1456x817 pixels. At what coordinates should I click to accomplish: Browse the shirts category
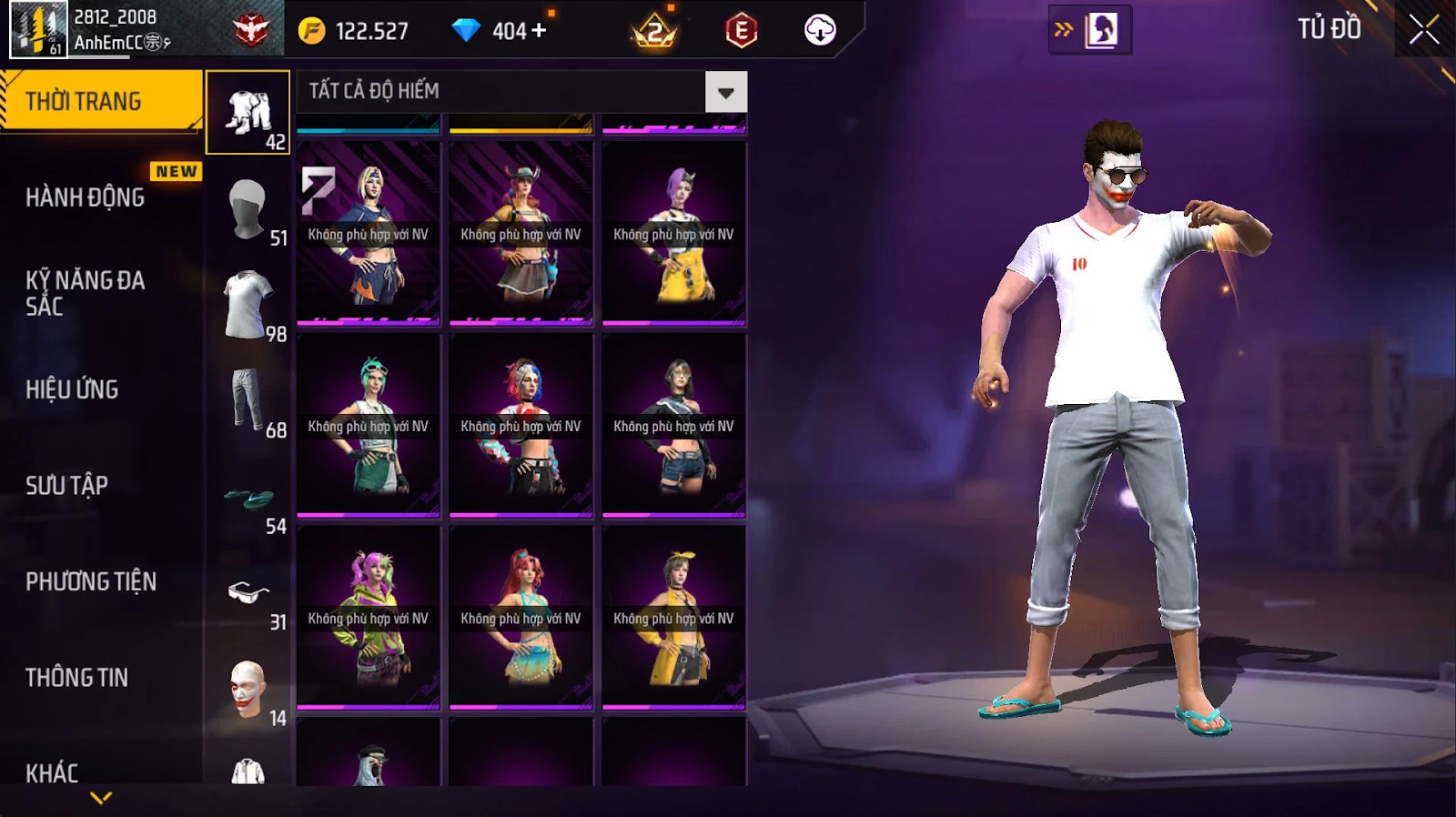coord(248,305)
